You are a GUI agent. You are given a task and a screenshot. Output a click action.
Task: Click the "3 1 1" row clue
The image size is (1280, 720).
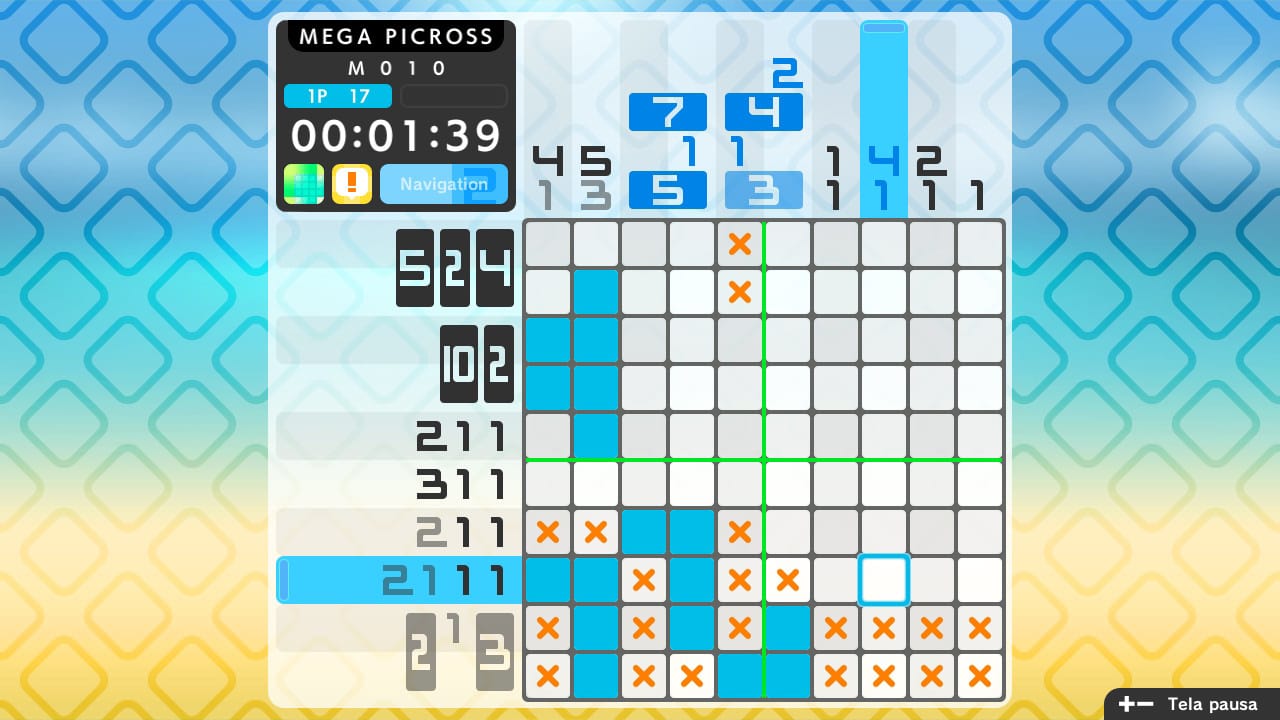pyautogui.click(x=460, y=484)
